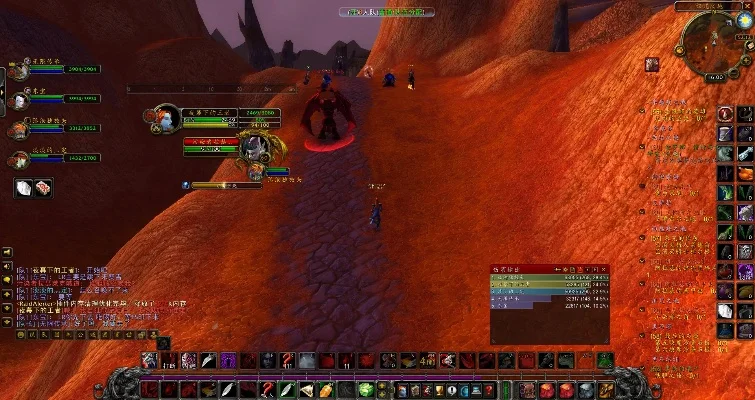This screenshot has width=755, height=400.
Task: Click the first button on the upper action bar
Action: click(x=149, y=361)
